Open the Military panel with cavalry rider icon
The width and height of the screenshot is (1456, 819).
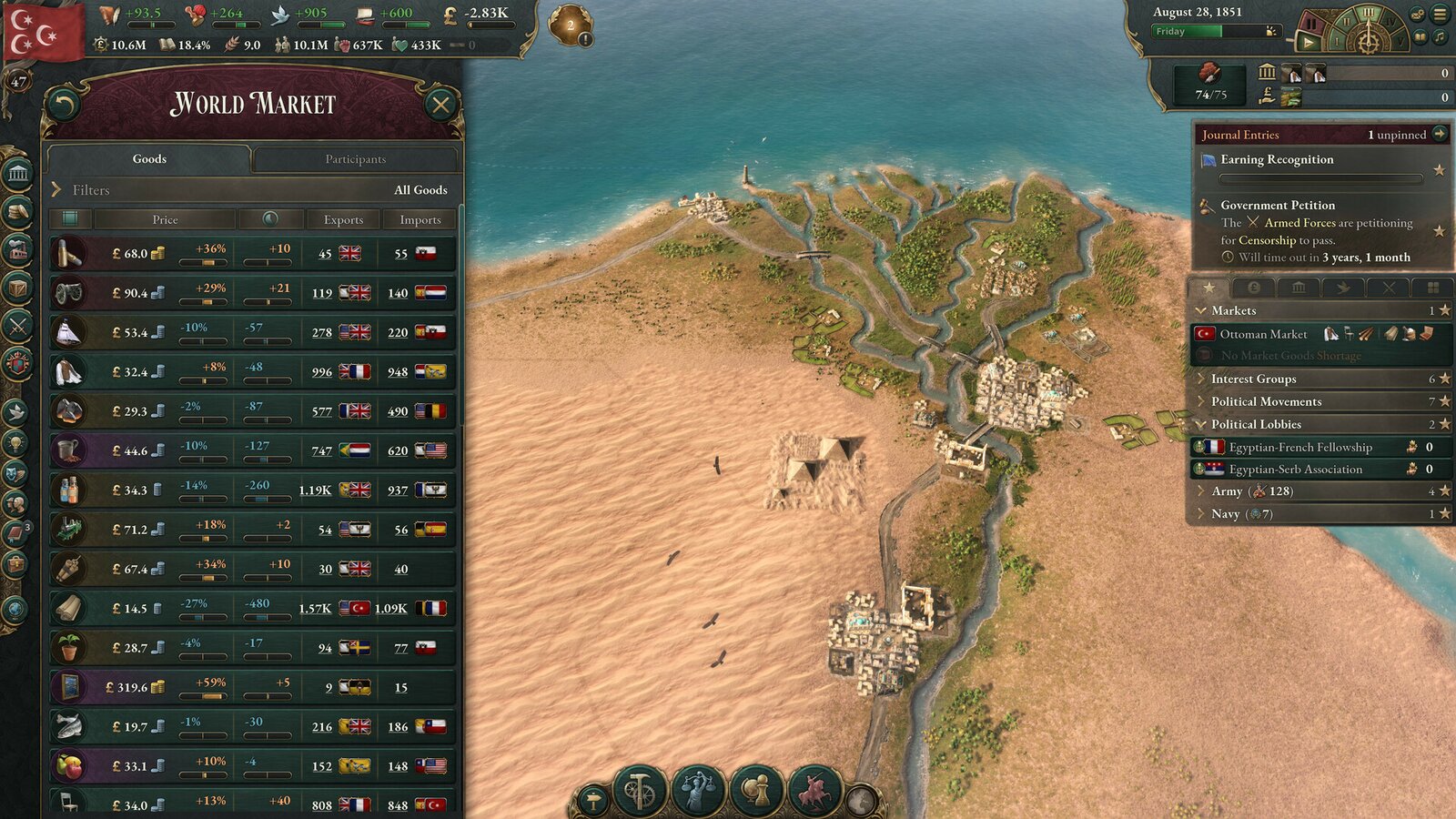[x=813, y=792]
